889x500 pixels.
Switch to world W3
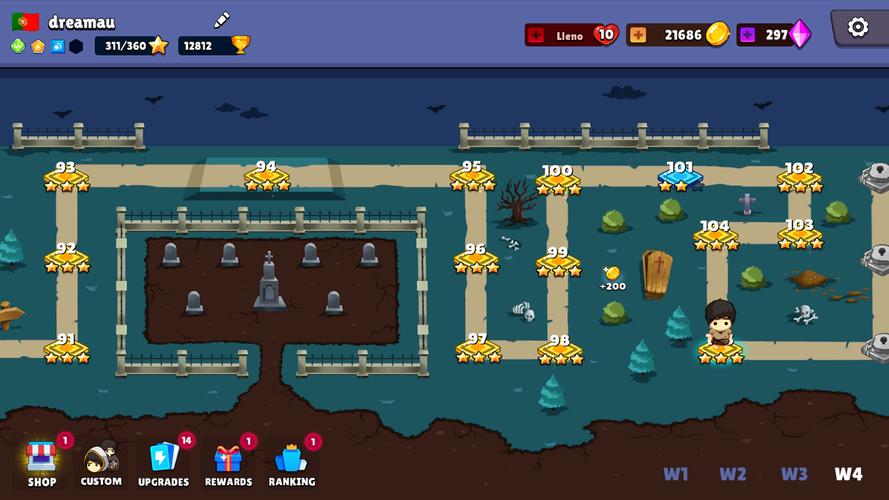point(794,474)
